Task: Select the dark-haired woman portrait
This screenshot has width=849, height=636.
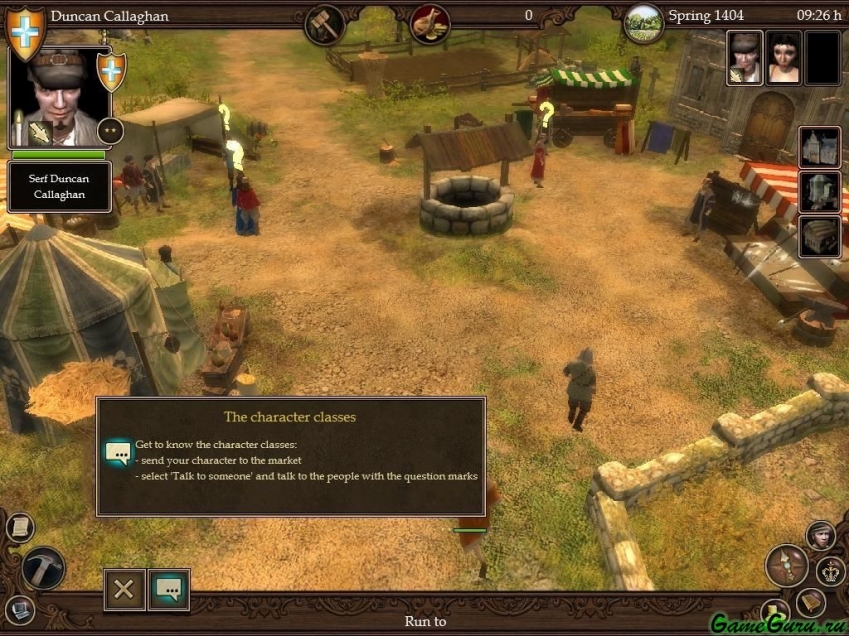Action: (783, 58)
